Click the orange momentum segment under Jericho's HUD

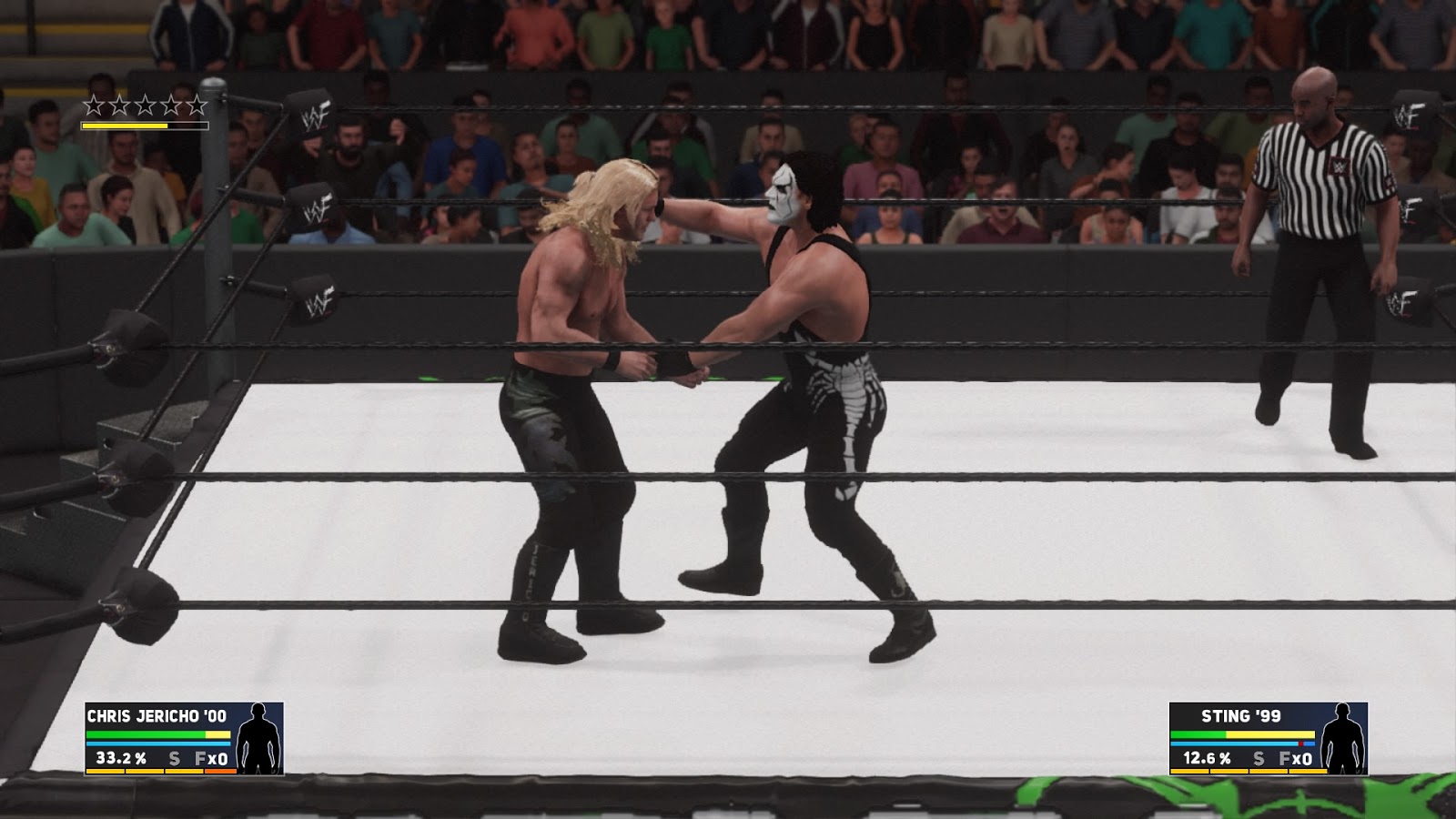[220, 771]
